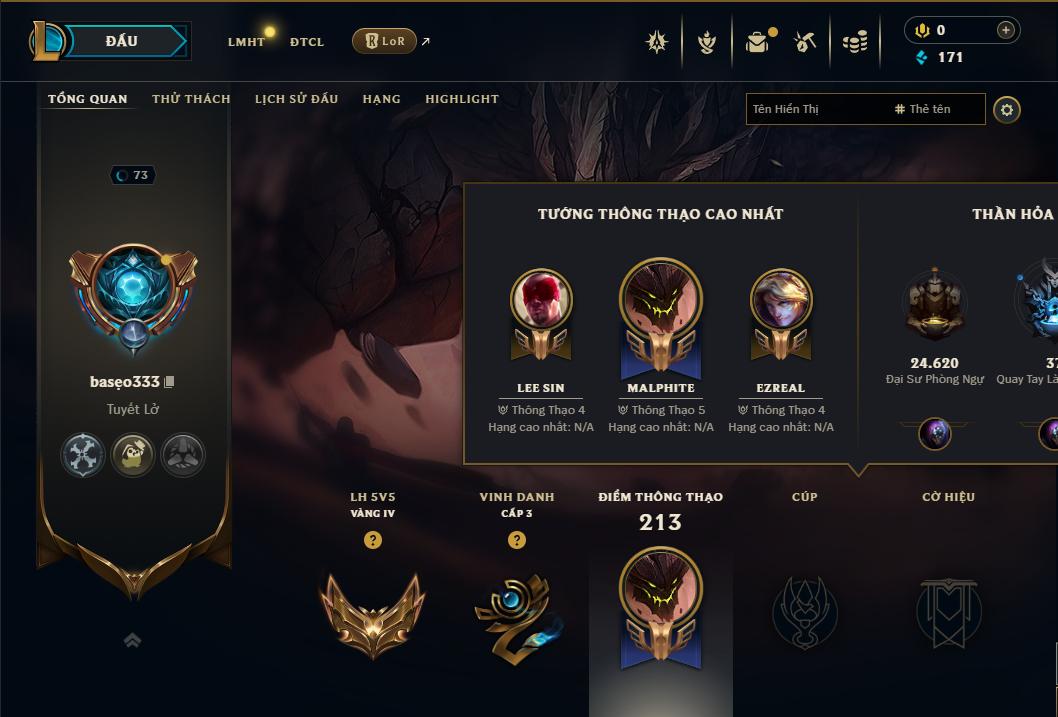The width and height of the screenshot is (1058, 717).
Task: Switch to the ĐTCL game tab
Action: [x=307, y=42]
